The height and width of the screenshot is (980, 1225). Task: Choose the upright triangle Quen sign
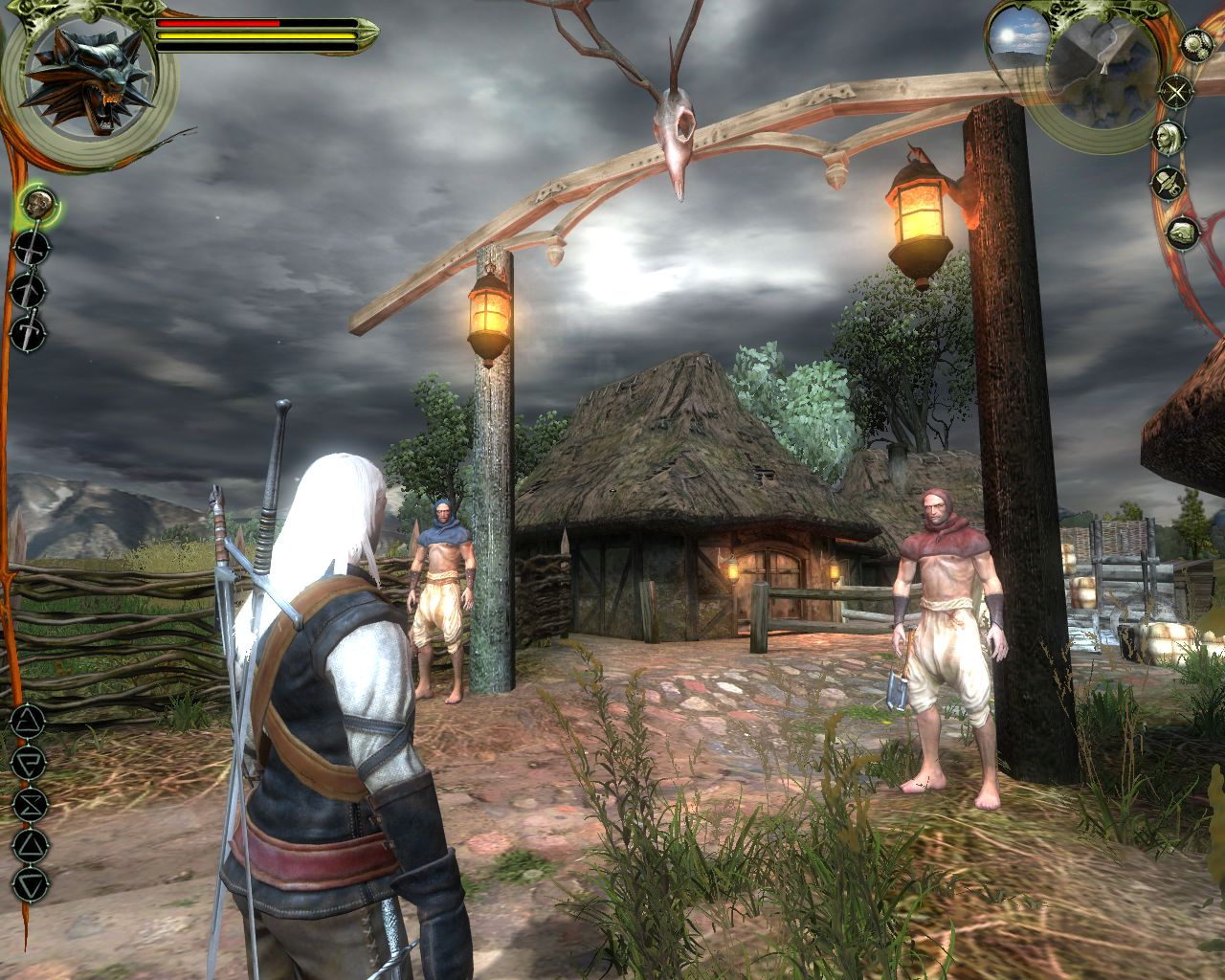click(30, 844)
